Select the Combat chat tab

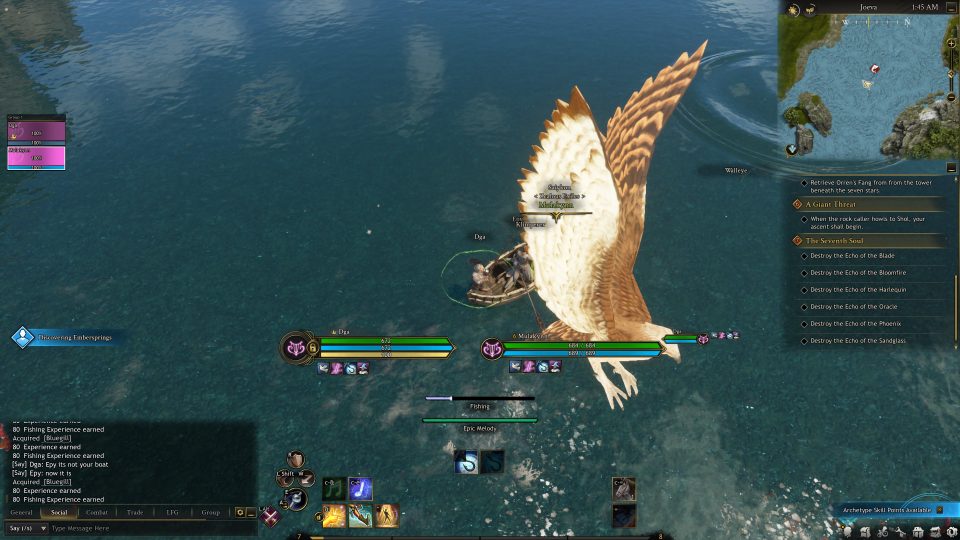[x=97, y=512]
